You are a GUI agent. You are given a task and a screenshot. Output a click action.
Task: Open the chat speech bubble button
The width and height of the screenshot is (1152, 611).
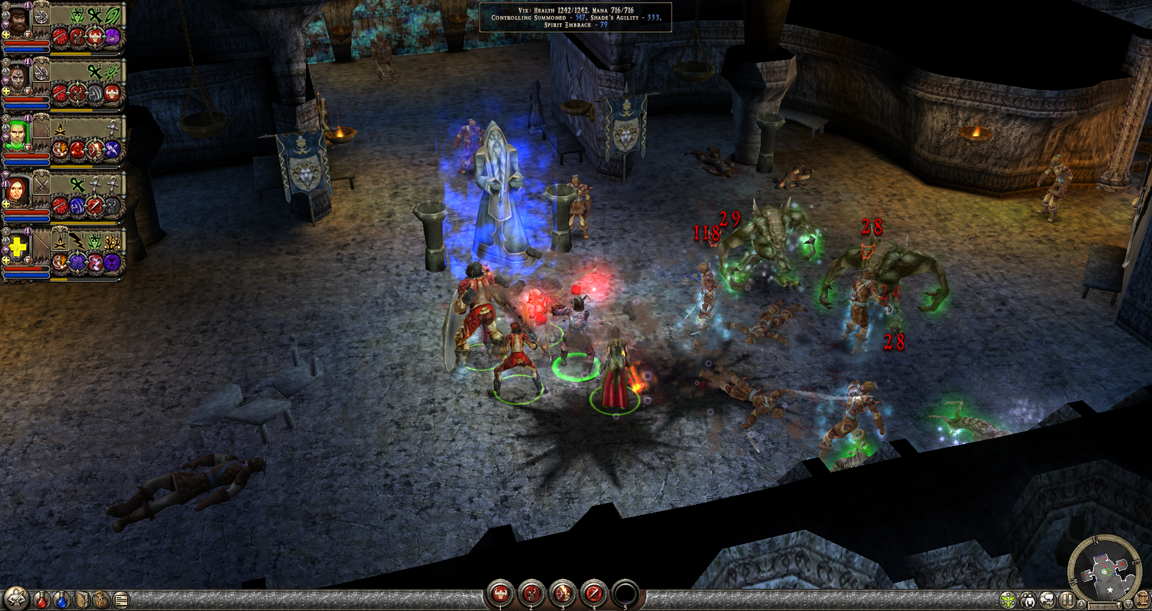[x=1046, y=600]
